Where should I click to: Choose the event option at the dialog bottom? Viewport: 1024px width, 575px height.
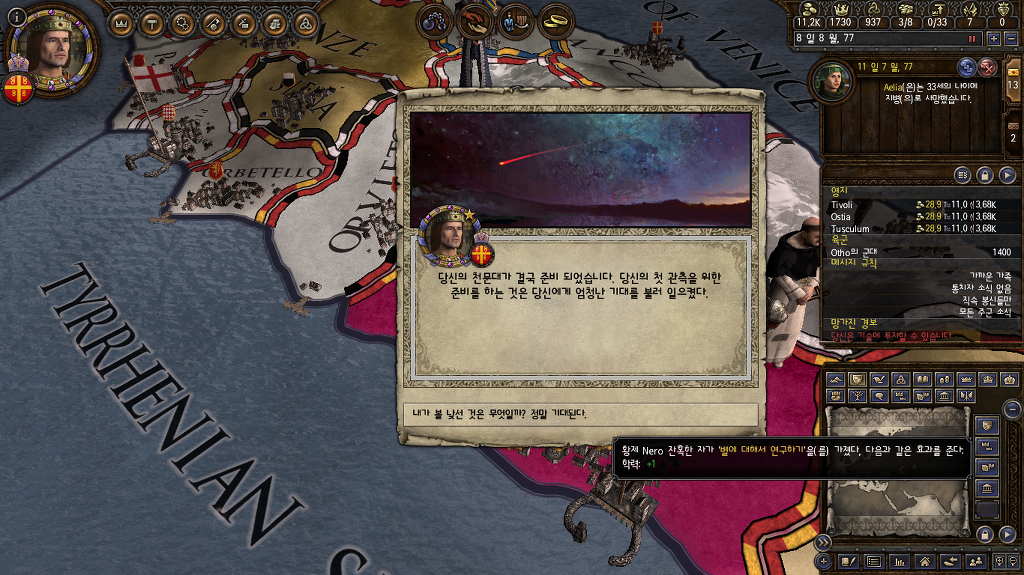[x=580, y=413]
